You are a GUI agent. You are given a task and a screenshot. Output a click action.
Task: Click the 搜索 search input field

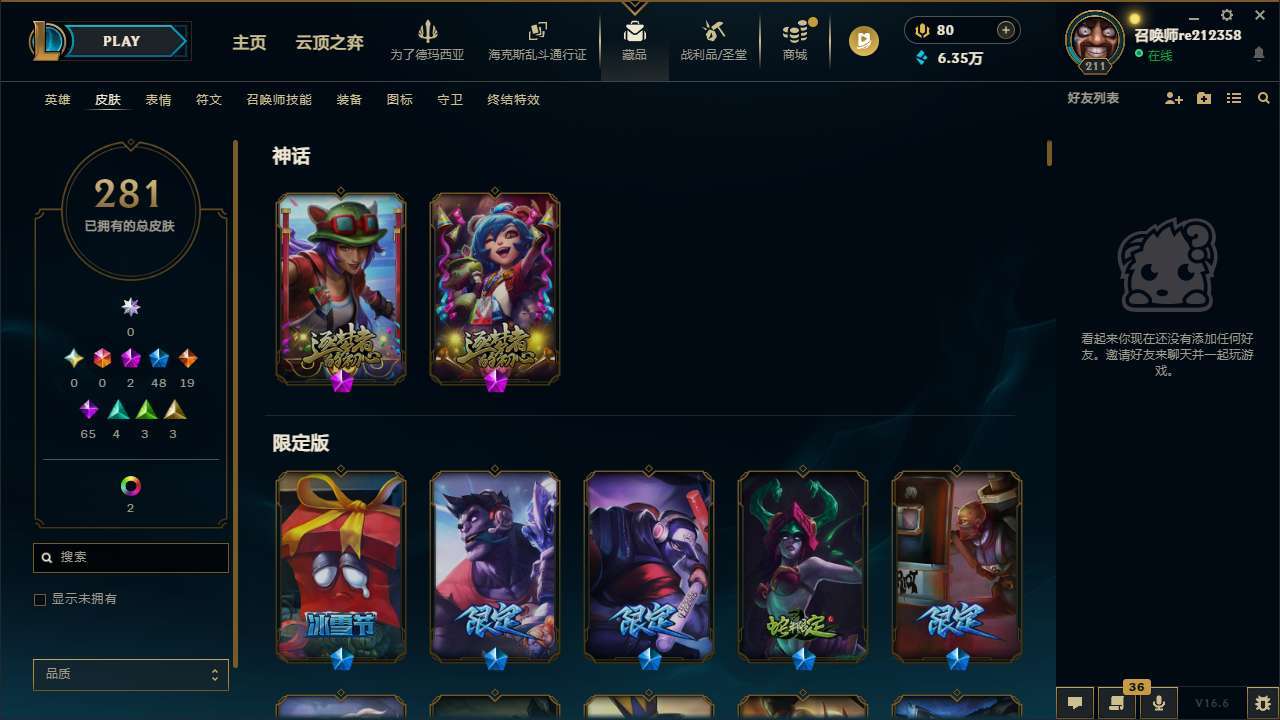pos(130,557)
